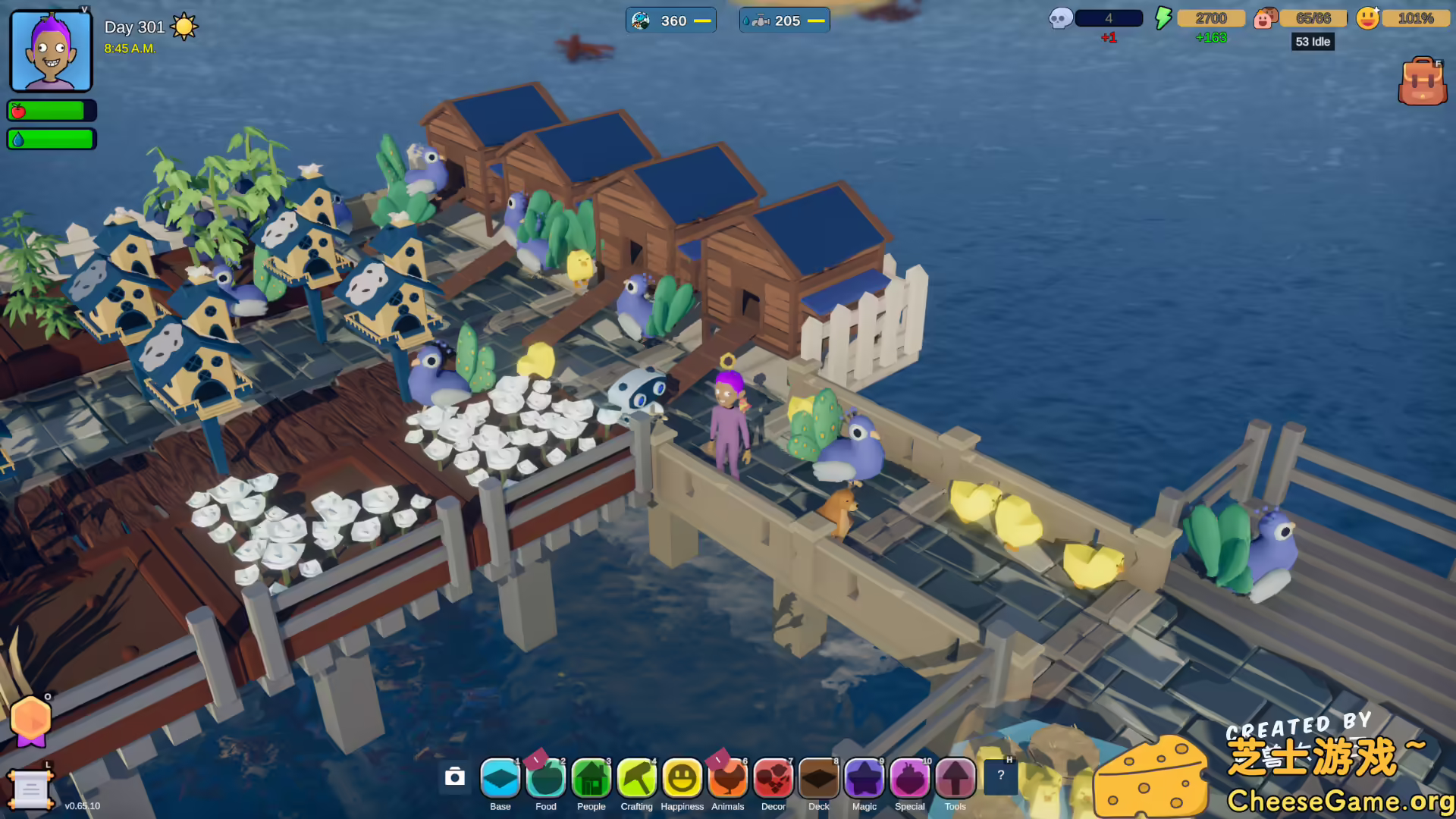Image resolution: width=1456 pixels, height=819 pixels.
Task: Open the help panel via question mark
Action: coord(1003,775)
